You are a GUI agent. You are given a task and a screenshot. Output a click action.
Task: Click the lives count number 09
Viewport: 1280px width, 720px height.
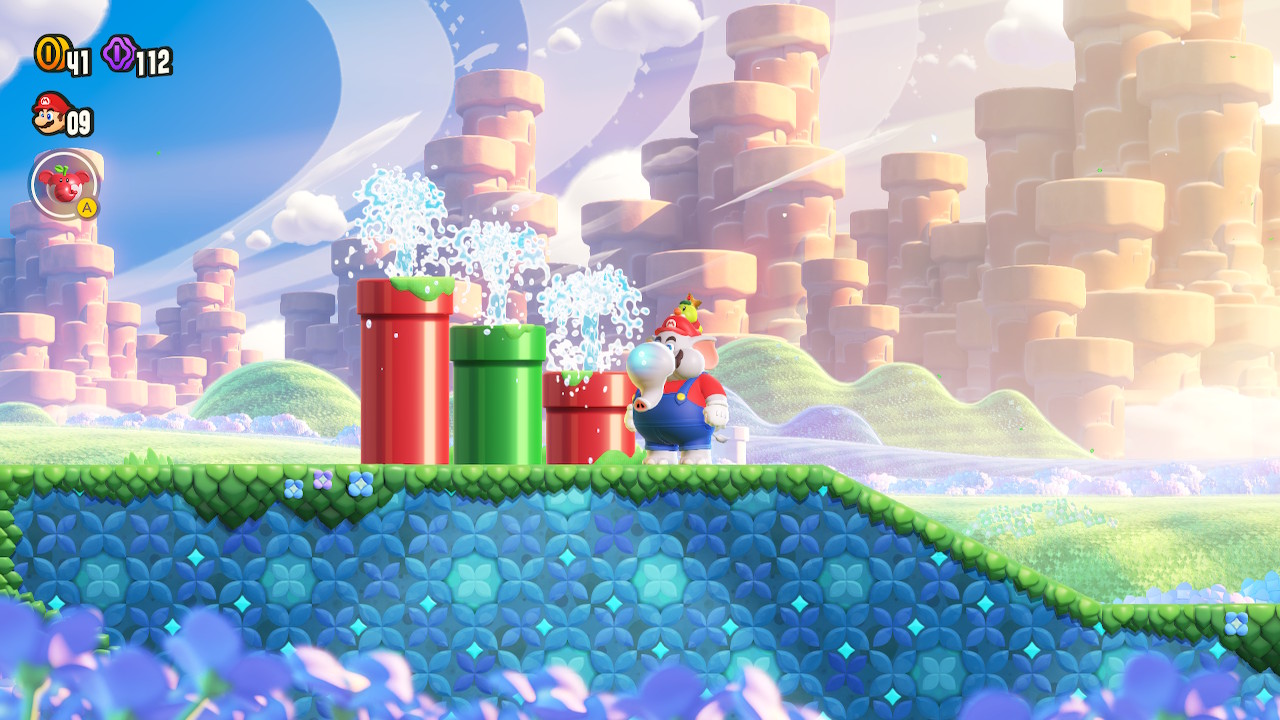pos(78,121)
